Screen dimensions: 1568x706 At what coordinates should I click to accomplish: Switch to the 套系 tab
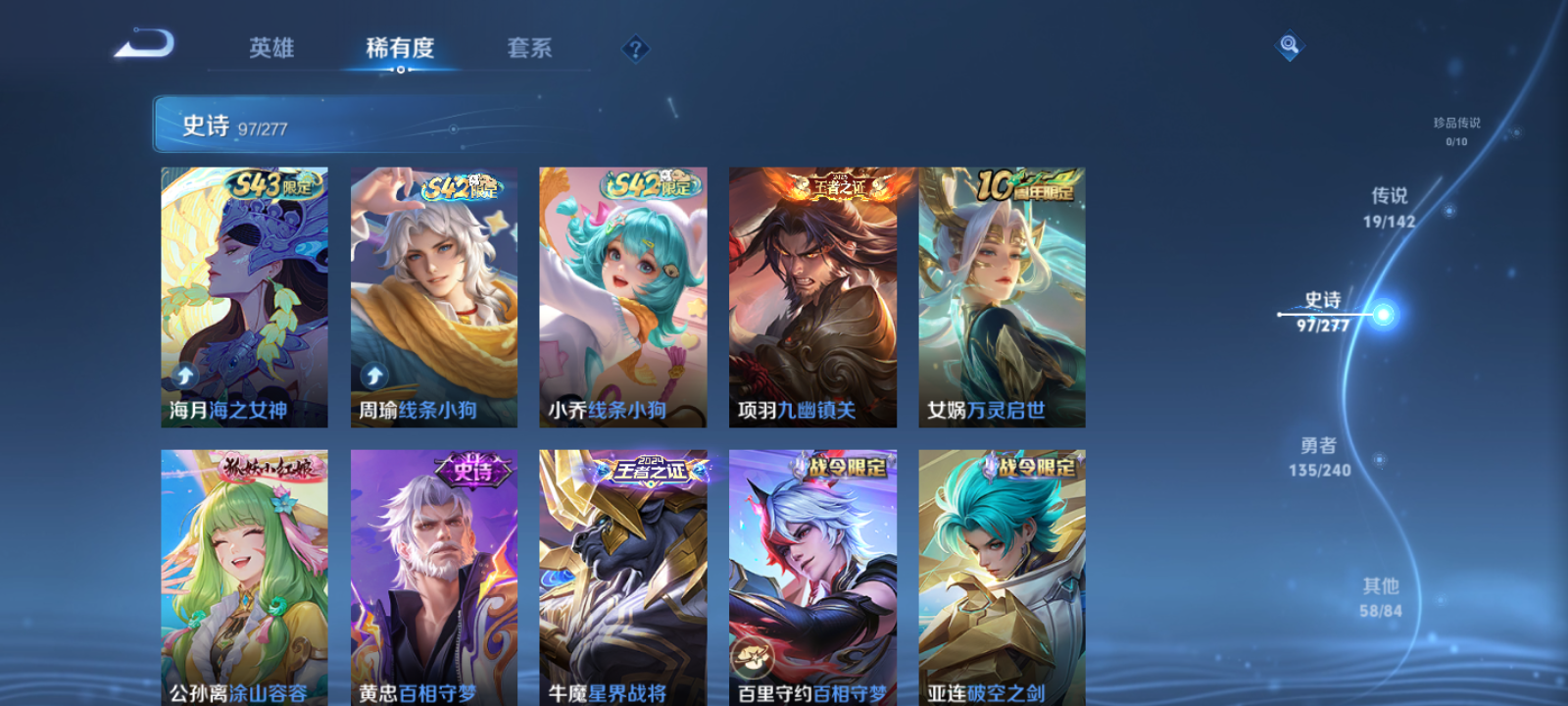(x=527, y=48)
